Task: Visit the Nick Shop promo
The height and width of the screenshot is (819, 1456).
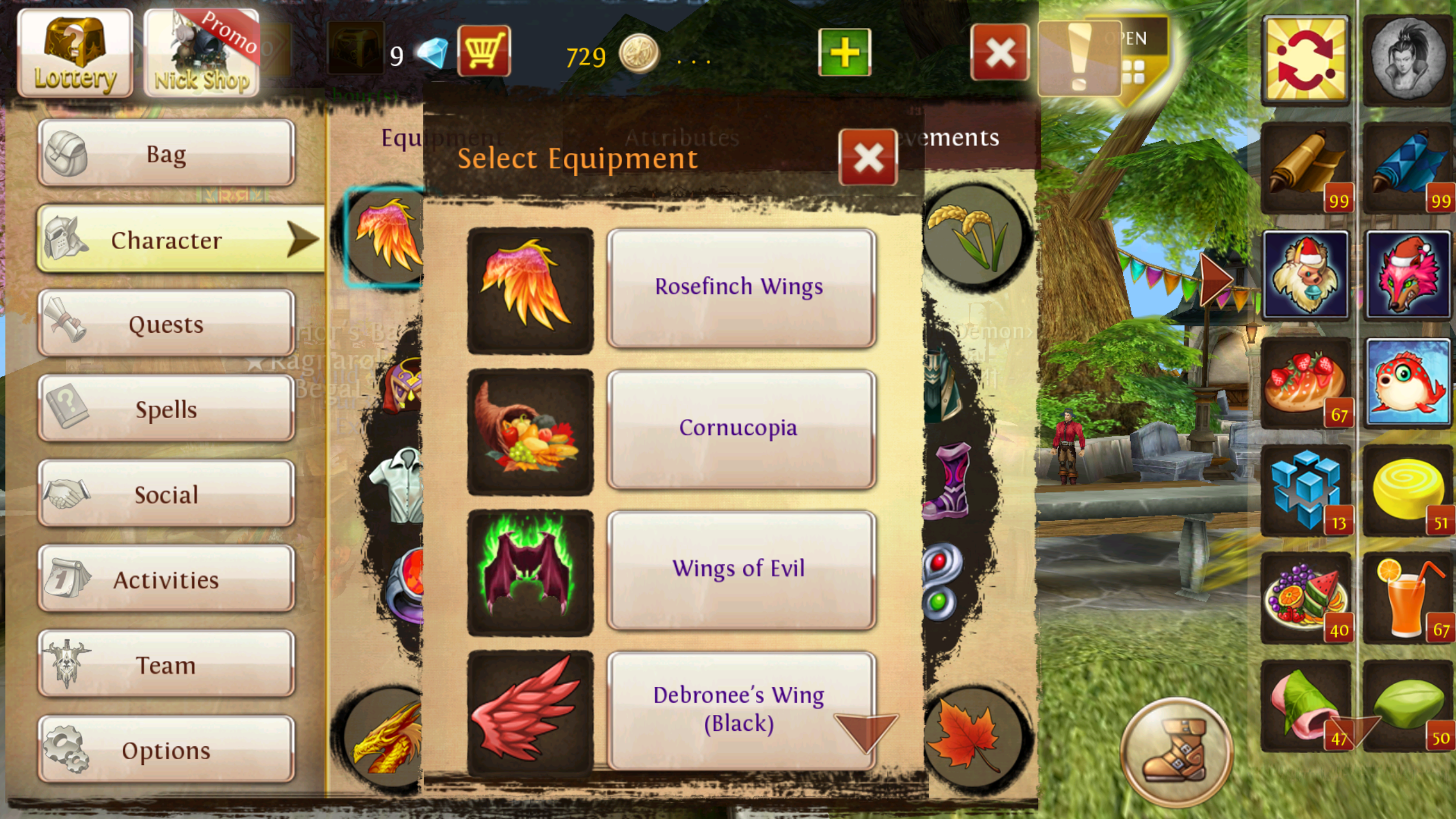Action: [201, 53]
